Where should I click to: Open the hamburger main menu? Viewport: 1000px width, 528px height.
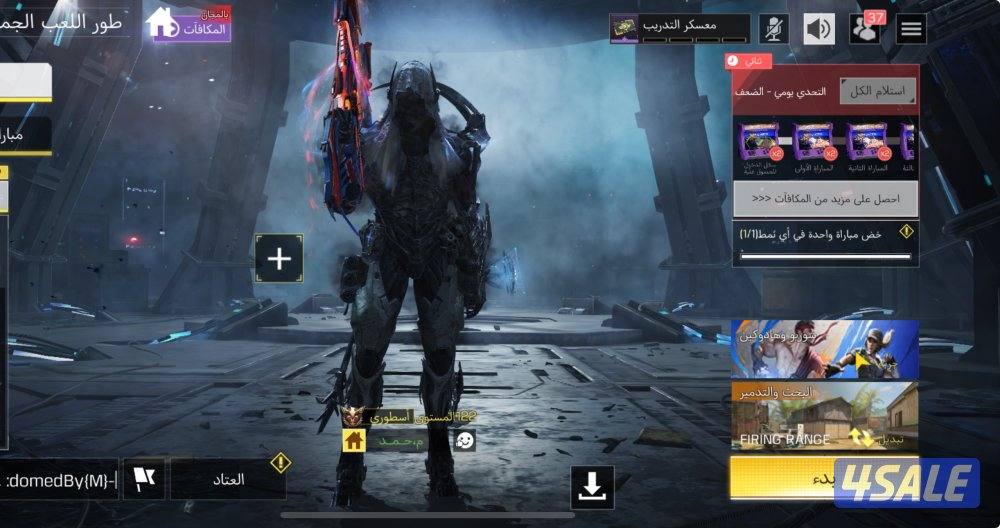point(911,28)
